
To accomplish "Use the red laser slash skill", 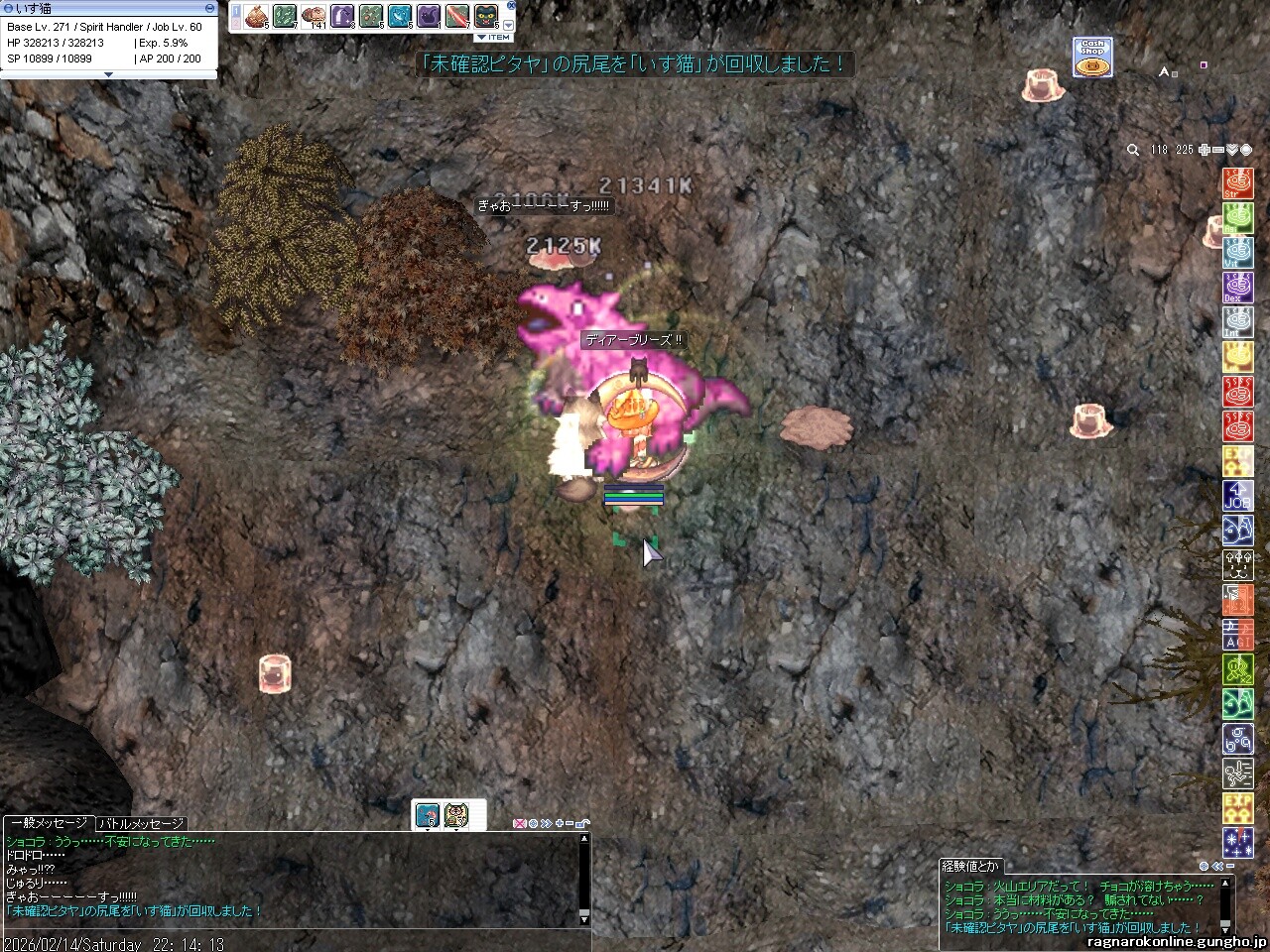I will [x=457, y=16].
